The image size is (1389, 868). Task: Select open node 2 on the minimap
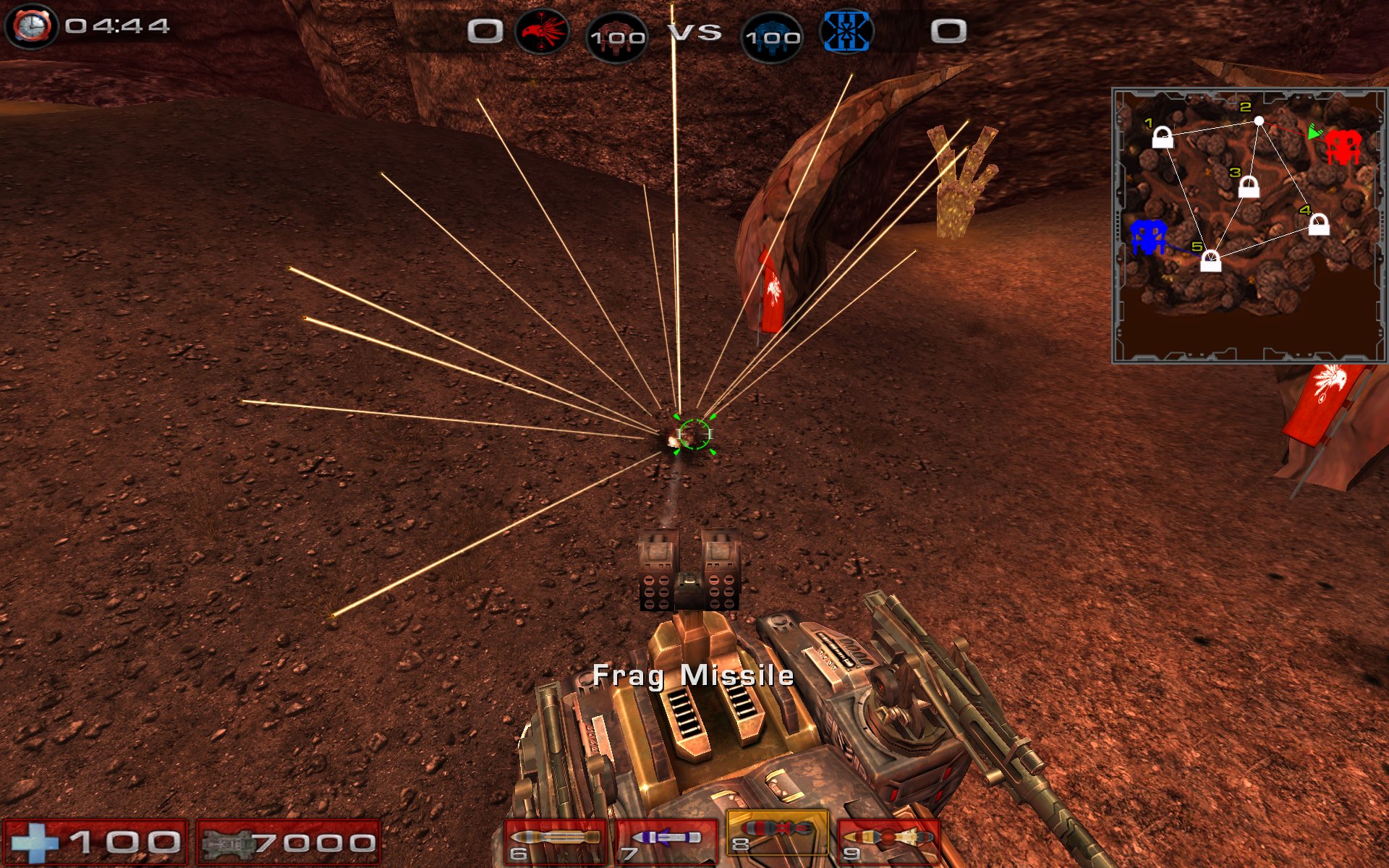pos(1259,121)
